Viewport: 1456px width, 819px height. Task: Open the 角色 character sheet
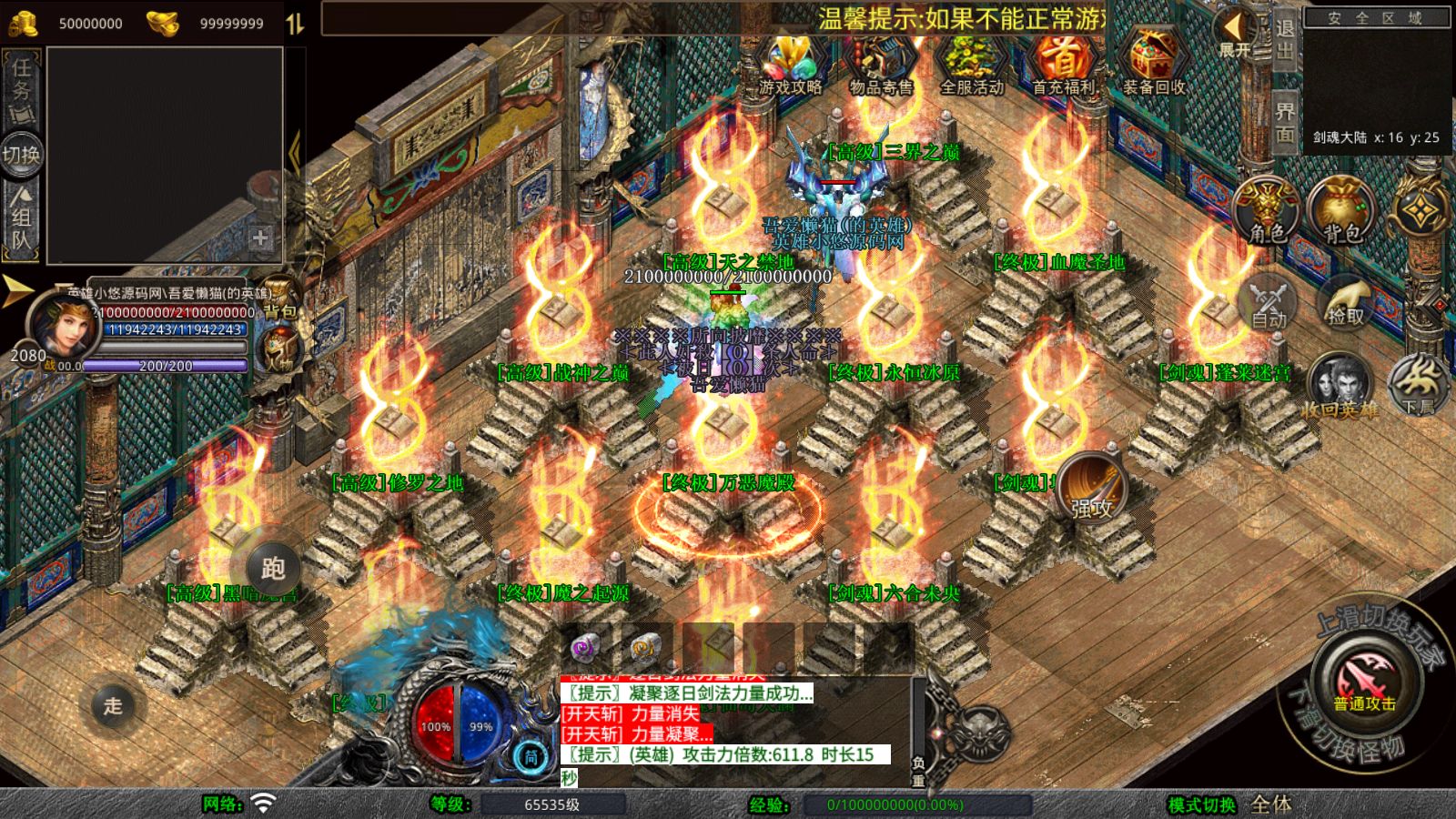point(1267,211)
